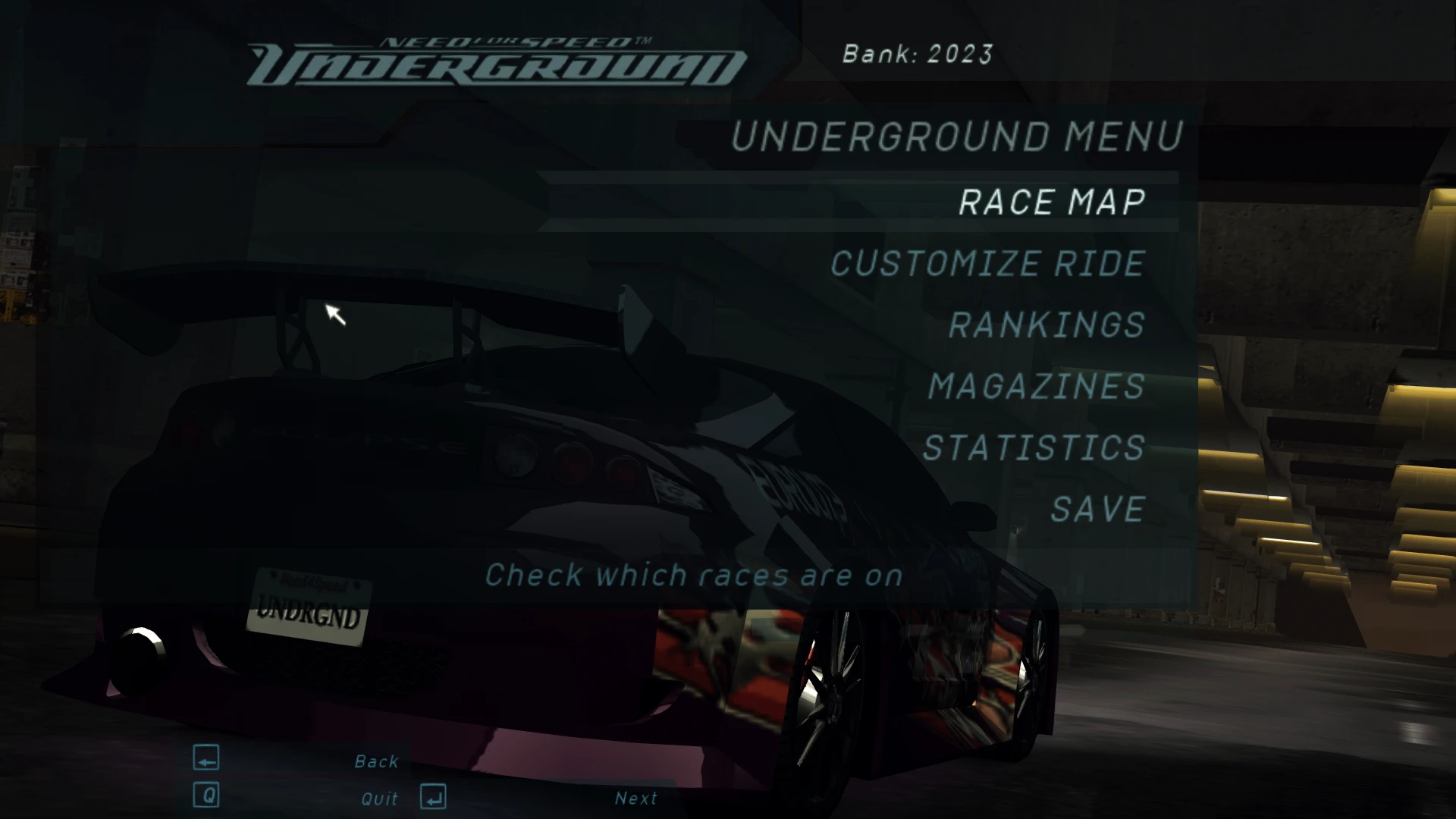Open the STATISTICS page
Viewport: 1456px width, 819px height.
1033,447
